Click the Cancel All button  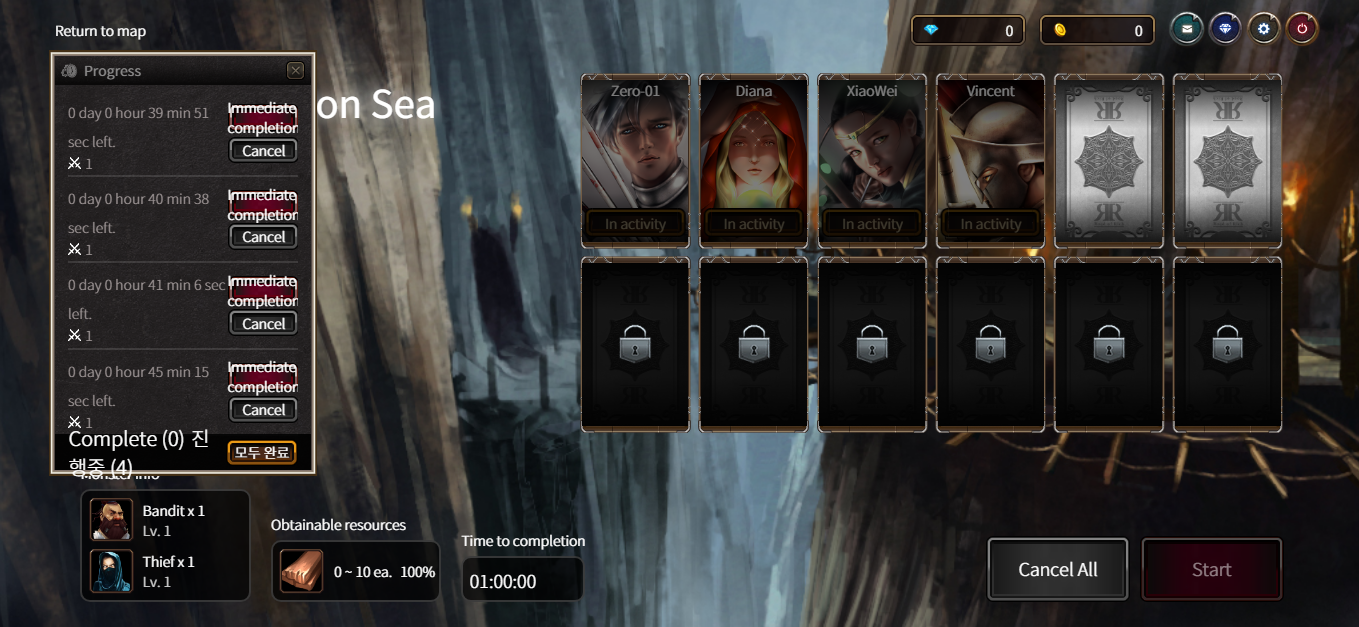click(1057, 570)
